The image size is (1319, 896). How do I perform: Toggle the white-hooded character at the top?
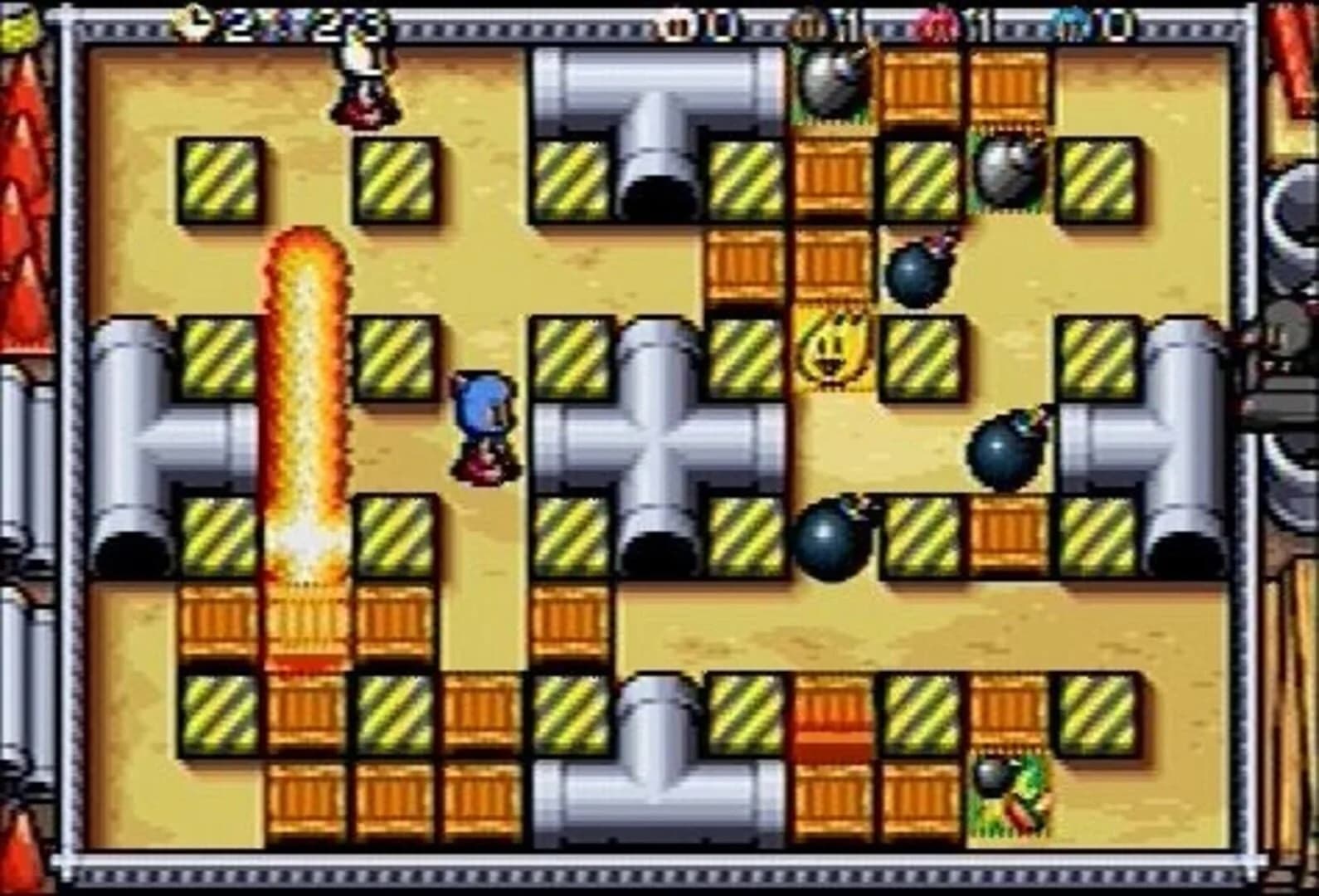(361, 83)
